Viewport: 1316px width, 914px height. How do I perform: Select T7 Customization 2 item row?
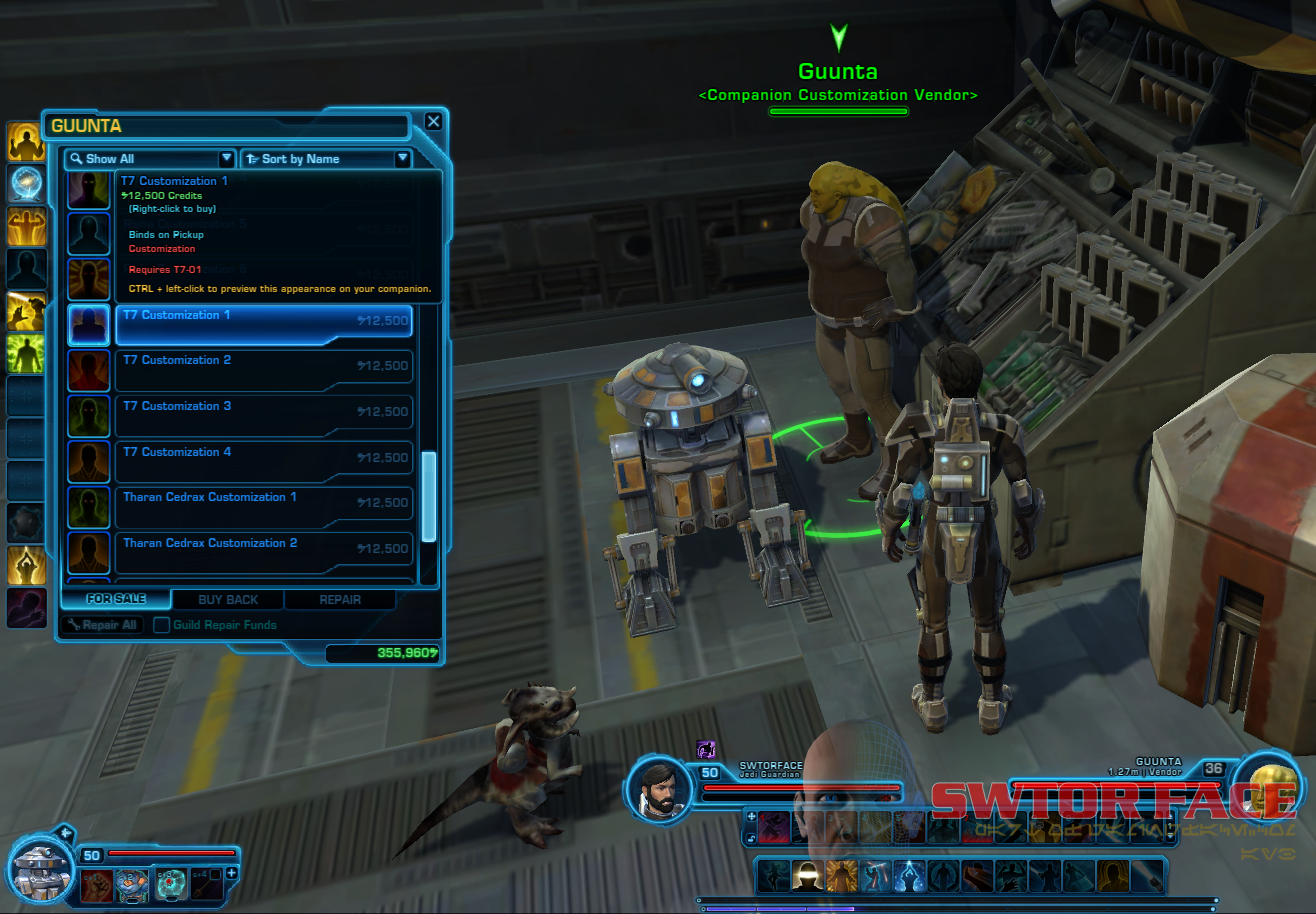click(x=264, y=367)
